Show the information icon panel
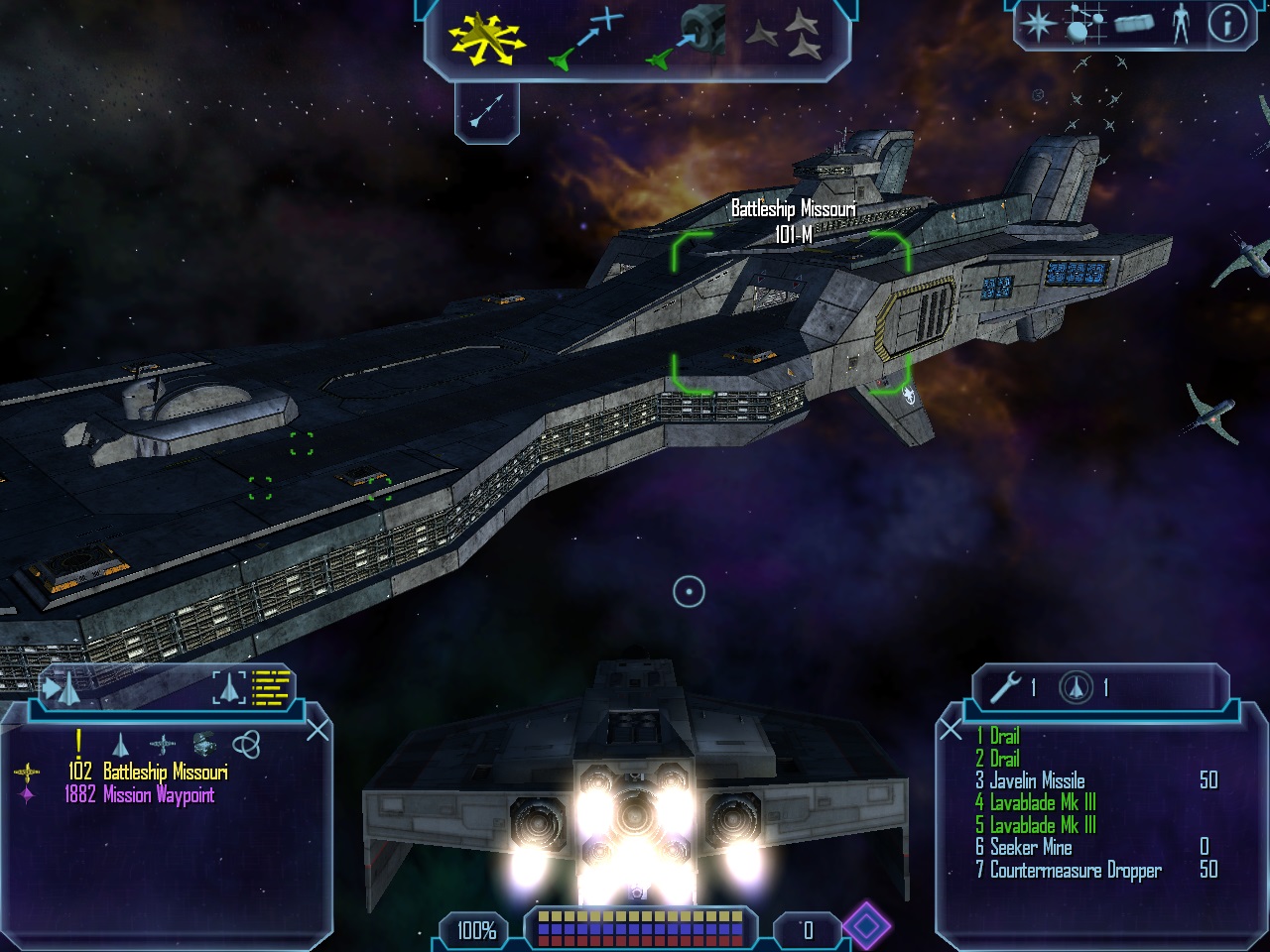 click(1226, 23)
